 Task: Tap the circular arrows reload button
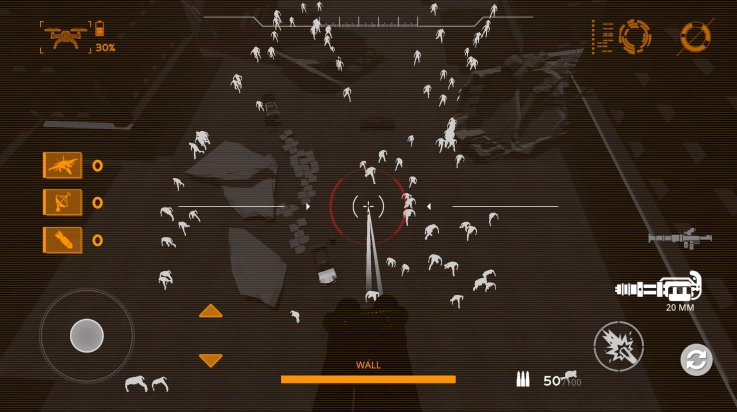point(696,359)
